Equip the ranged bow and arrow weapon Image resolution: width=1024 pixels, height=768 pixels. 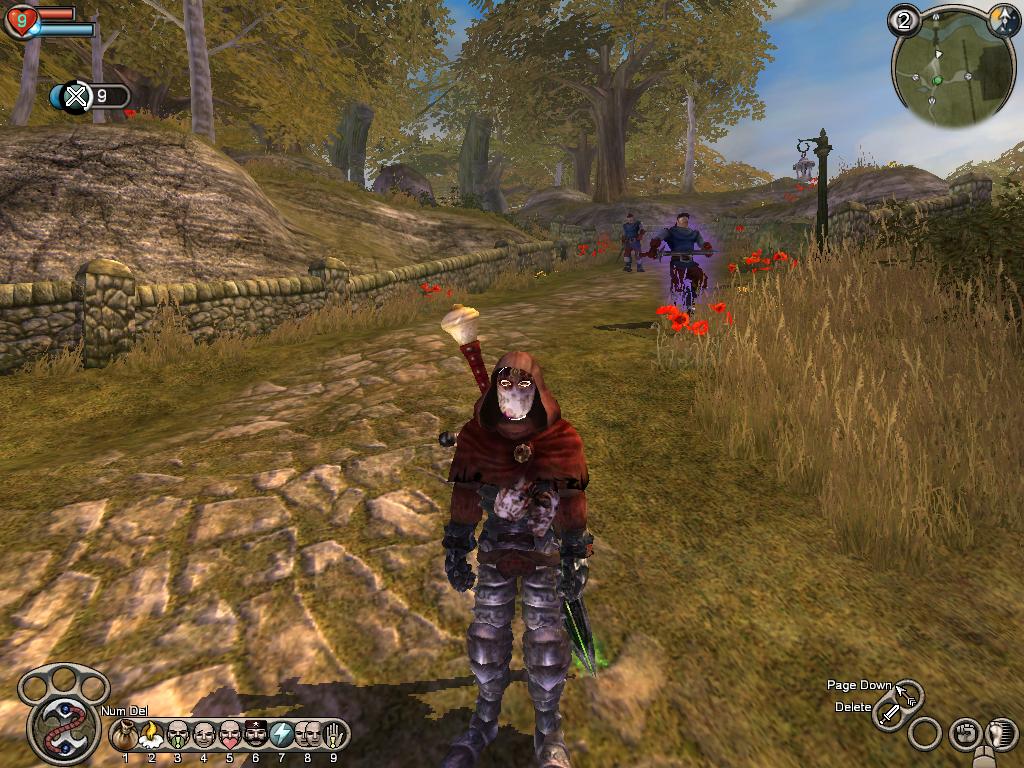[x=909, y=693]
